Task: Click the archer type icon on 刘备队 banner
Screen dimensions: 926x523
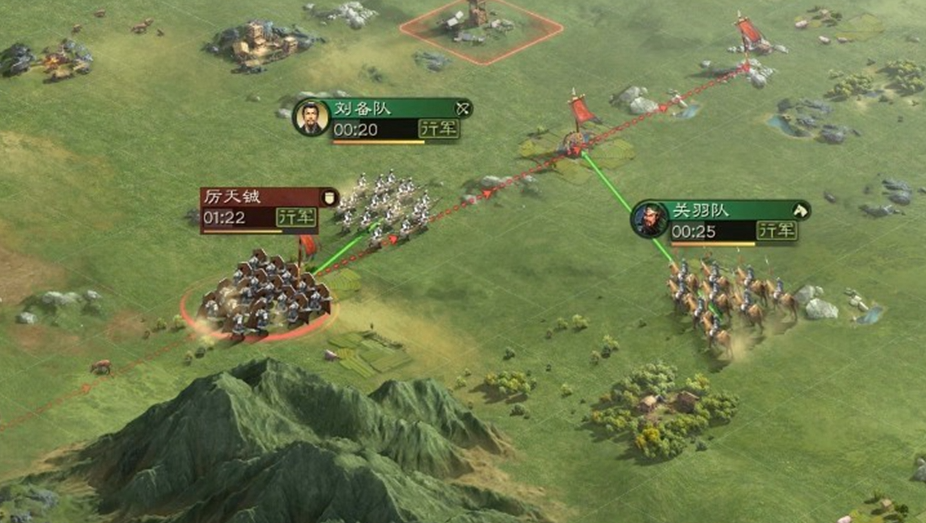Action: click(462, 108)
